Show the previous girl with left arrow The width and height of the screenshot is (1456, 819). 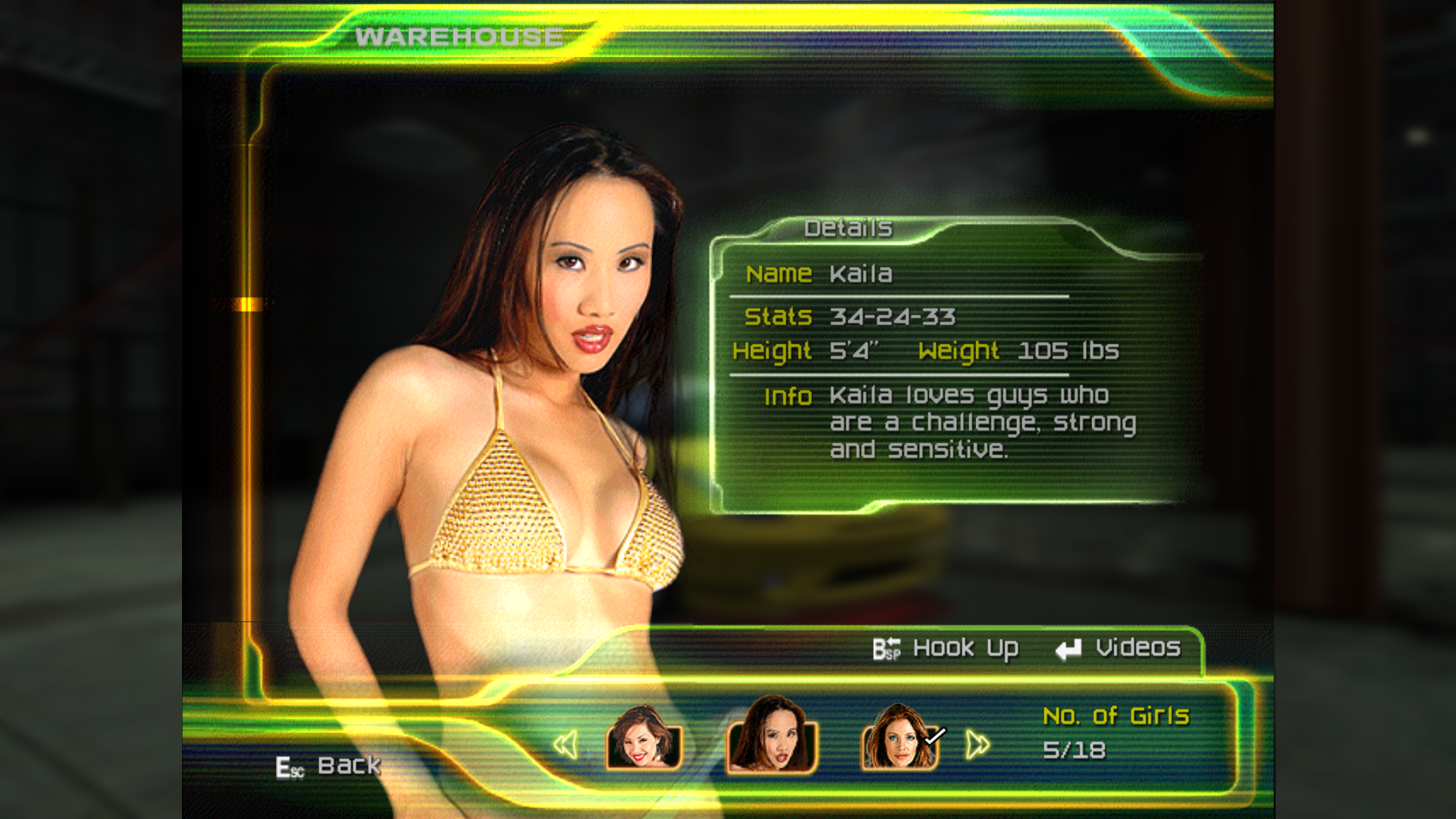point(566,745)
